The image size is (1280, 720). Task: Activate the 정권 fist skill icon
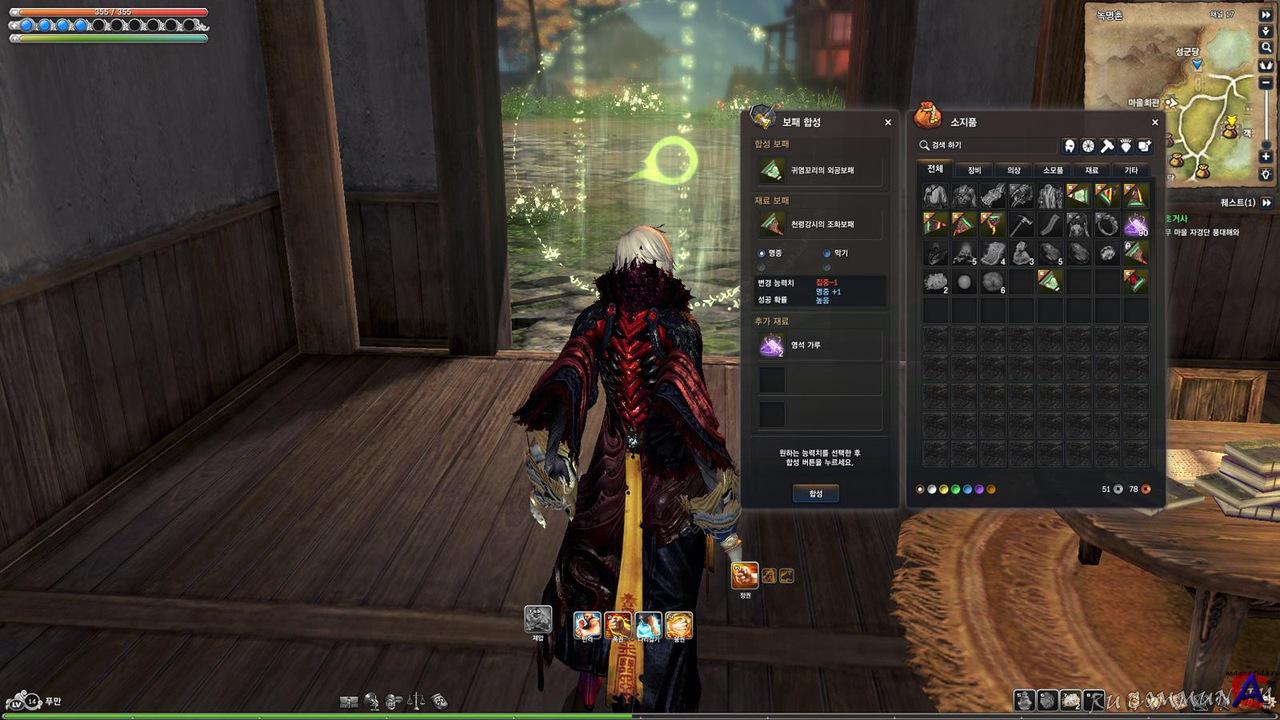(745, 575)
